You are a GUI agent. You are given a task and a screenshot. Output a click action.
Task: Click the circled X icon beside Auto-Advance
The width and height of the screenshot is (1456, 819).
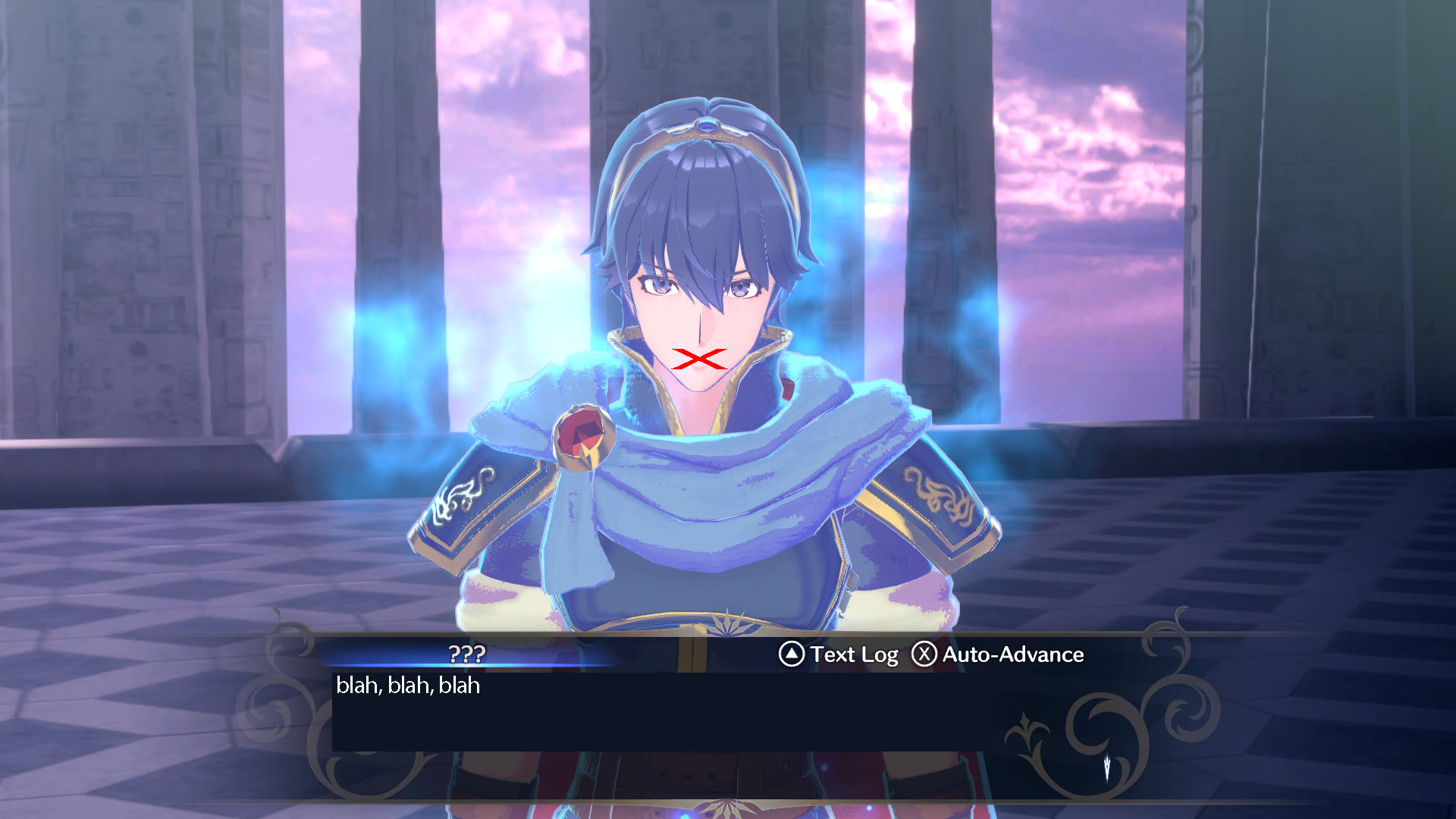(924, 654)
